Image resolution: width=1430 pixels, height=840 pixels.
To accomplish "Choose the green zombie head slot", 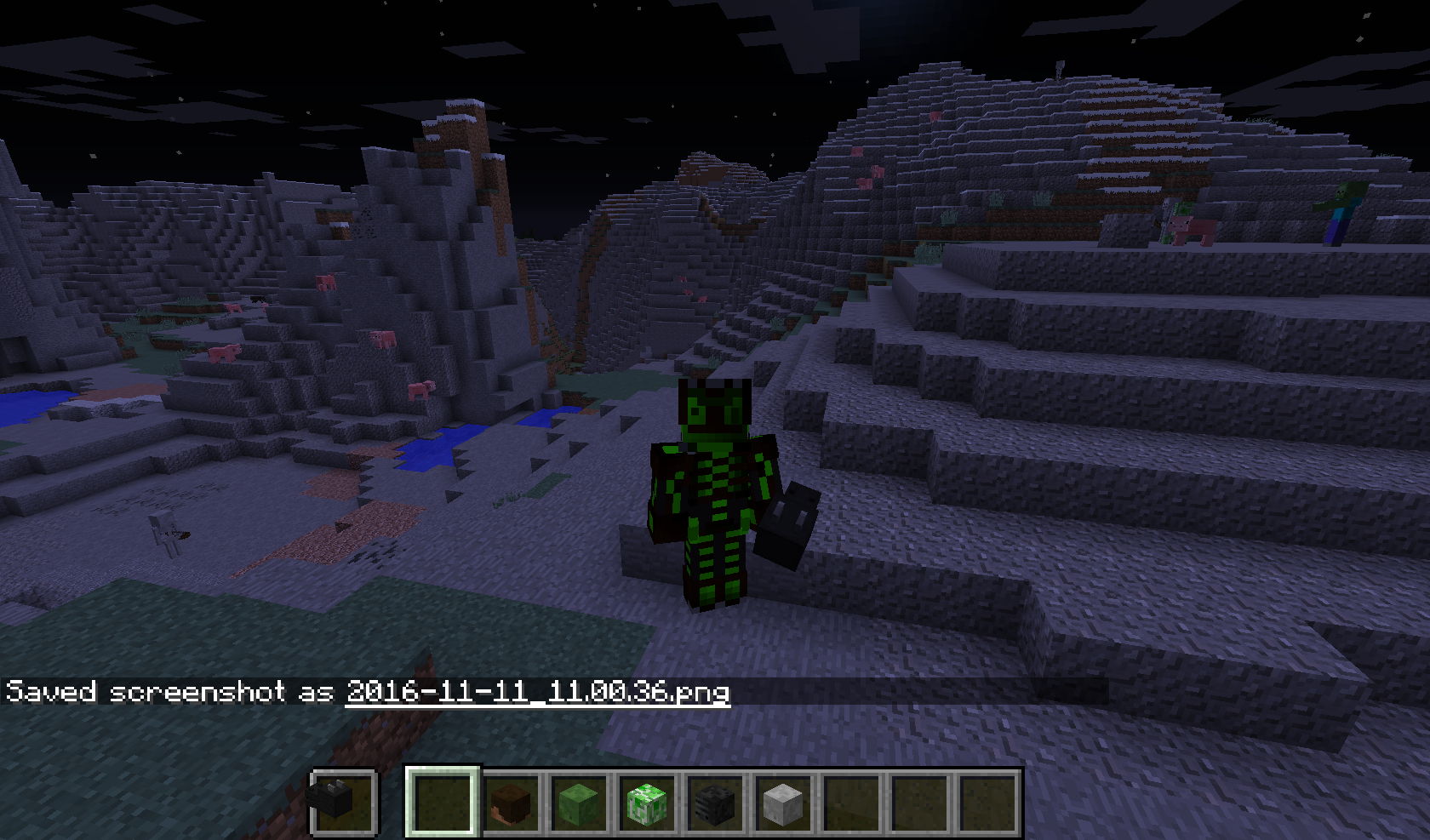I will (x=579, y=803).
